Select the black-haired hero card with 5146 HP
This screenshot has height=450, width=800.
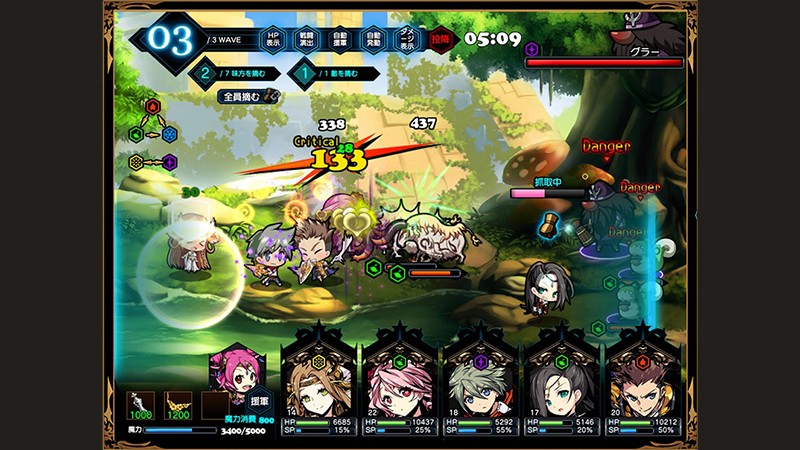click(x=562, y=380)
